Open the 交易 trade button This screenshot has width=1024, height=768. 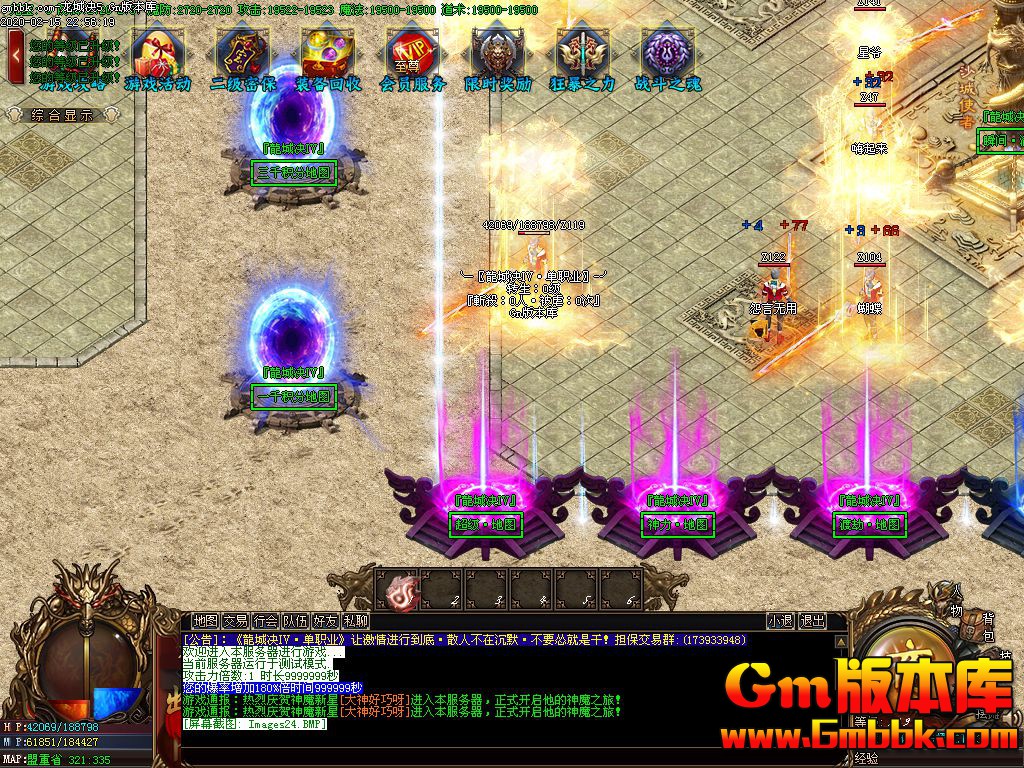(x=235, y=621)
